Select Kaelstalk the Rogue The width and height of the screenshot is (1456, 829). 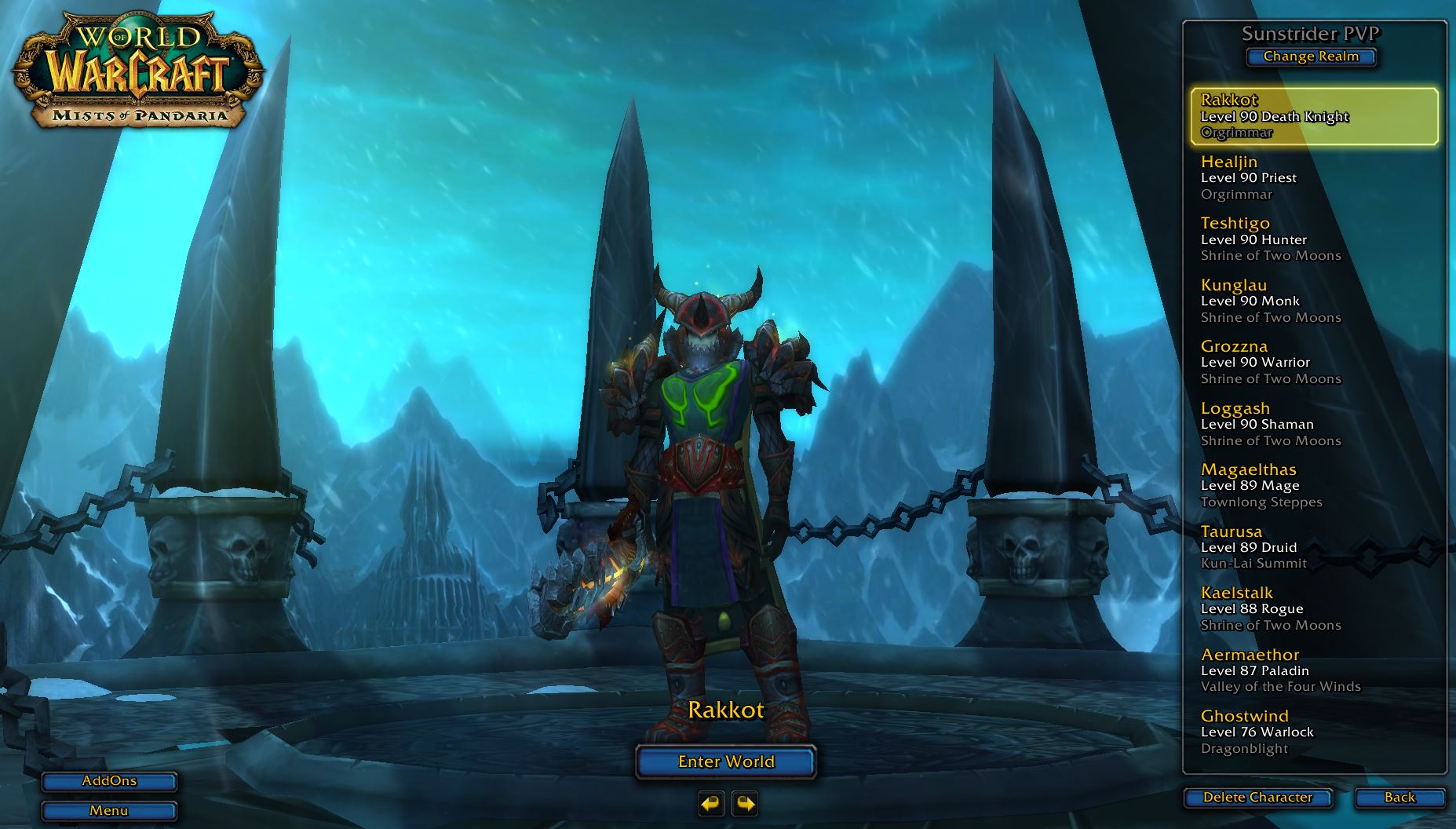(1314, 608)
